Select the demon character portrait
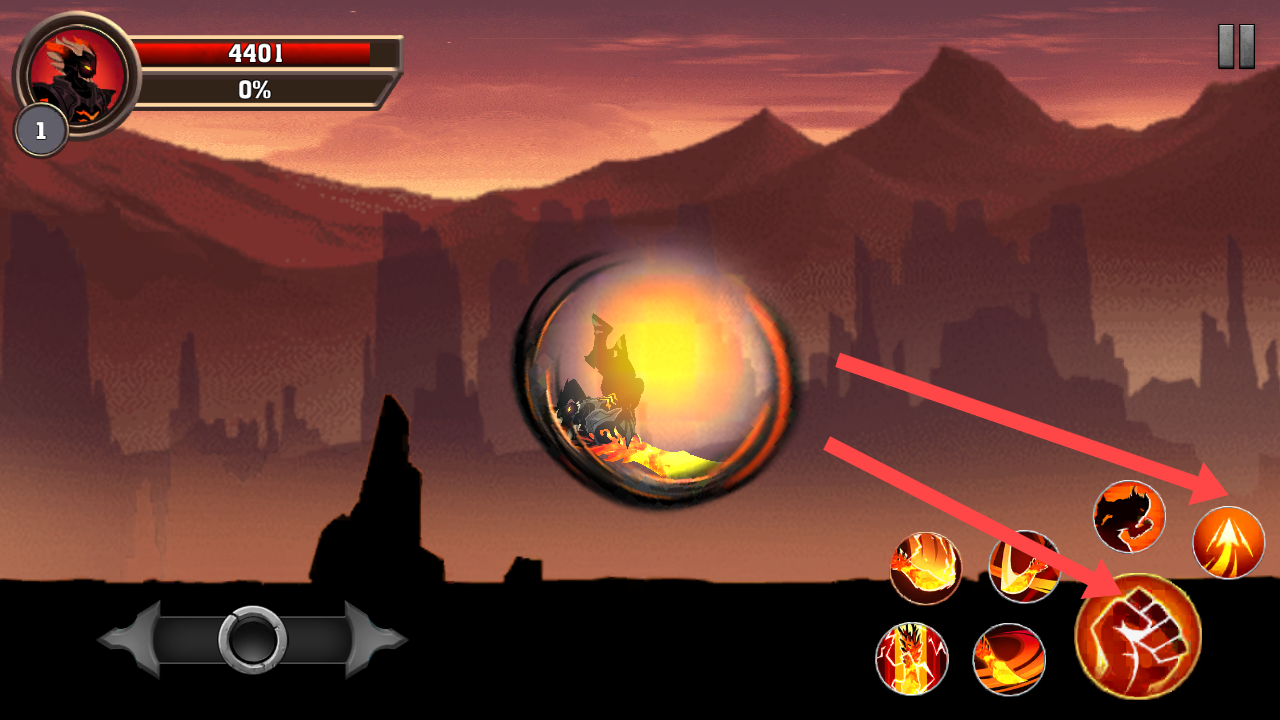 pyautogui.click(x=78, y=73)
